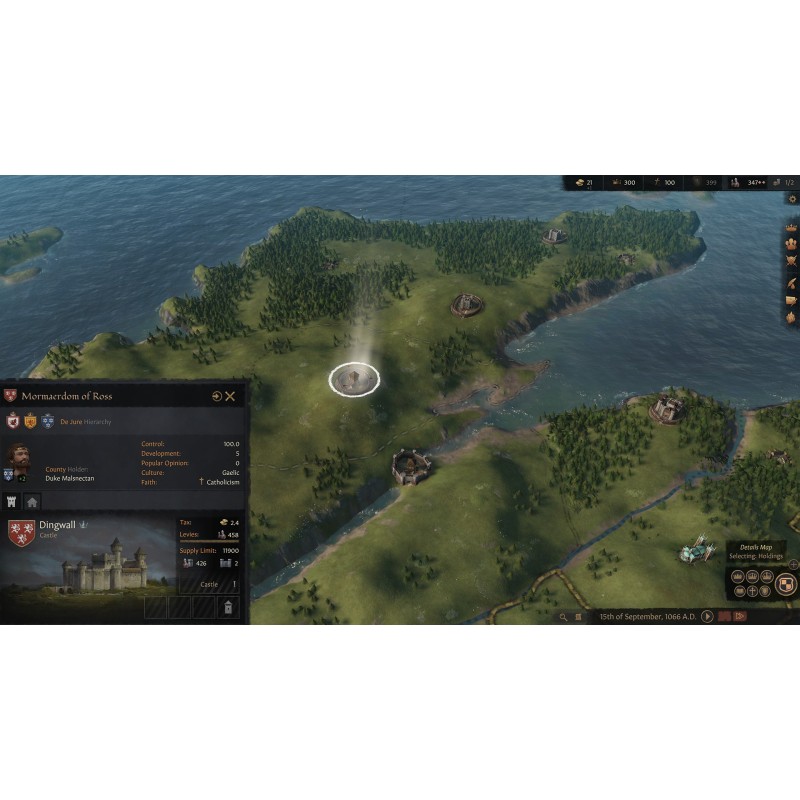Open the Gaelic culture entry
The image size is (800, 800).
[230, 472]
